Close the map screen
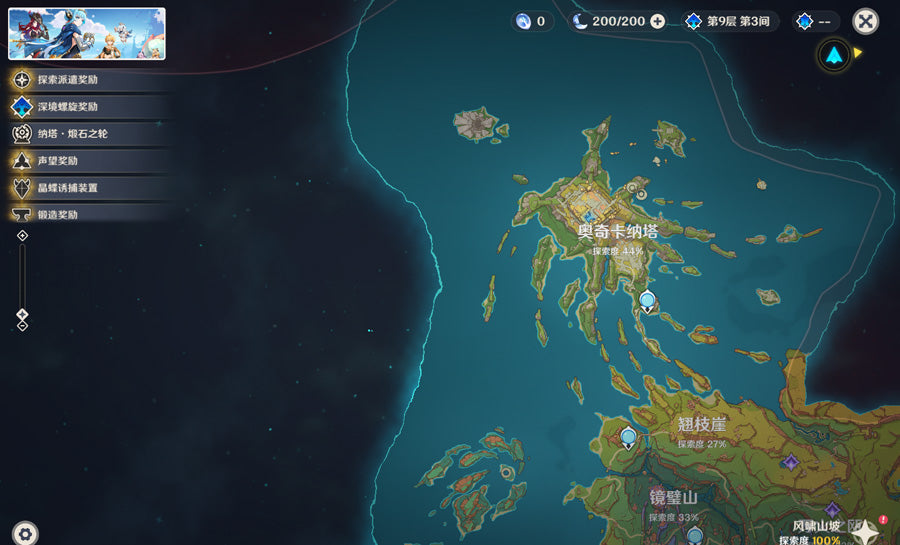900x545 pixels. (865, 21)
